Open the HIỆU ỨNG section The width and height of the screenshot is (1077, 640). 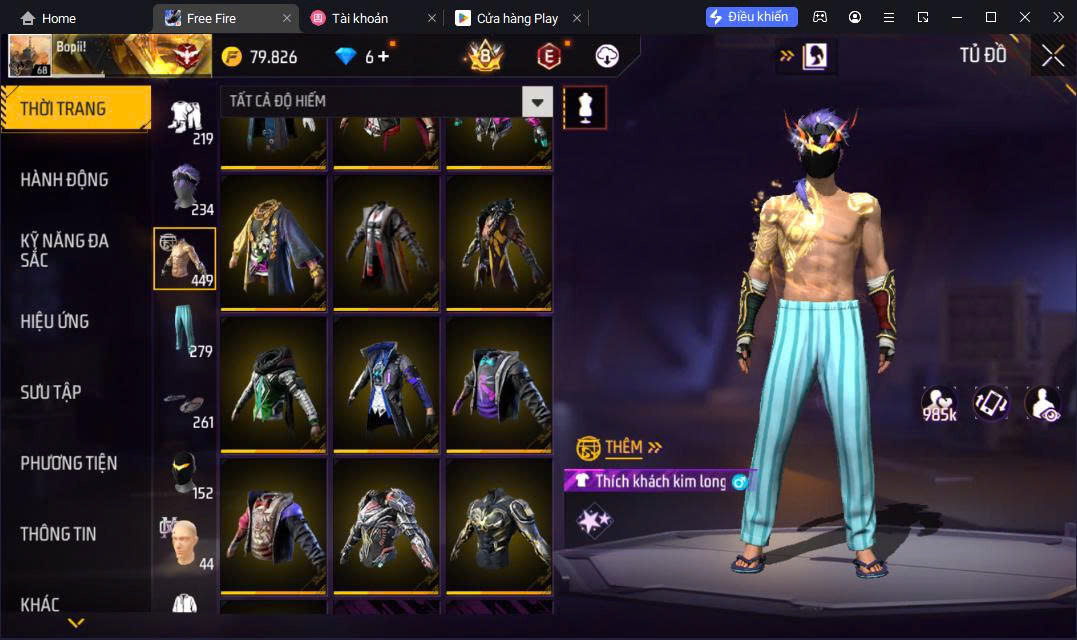(55, 321)
